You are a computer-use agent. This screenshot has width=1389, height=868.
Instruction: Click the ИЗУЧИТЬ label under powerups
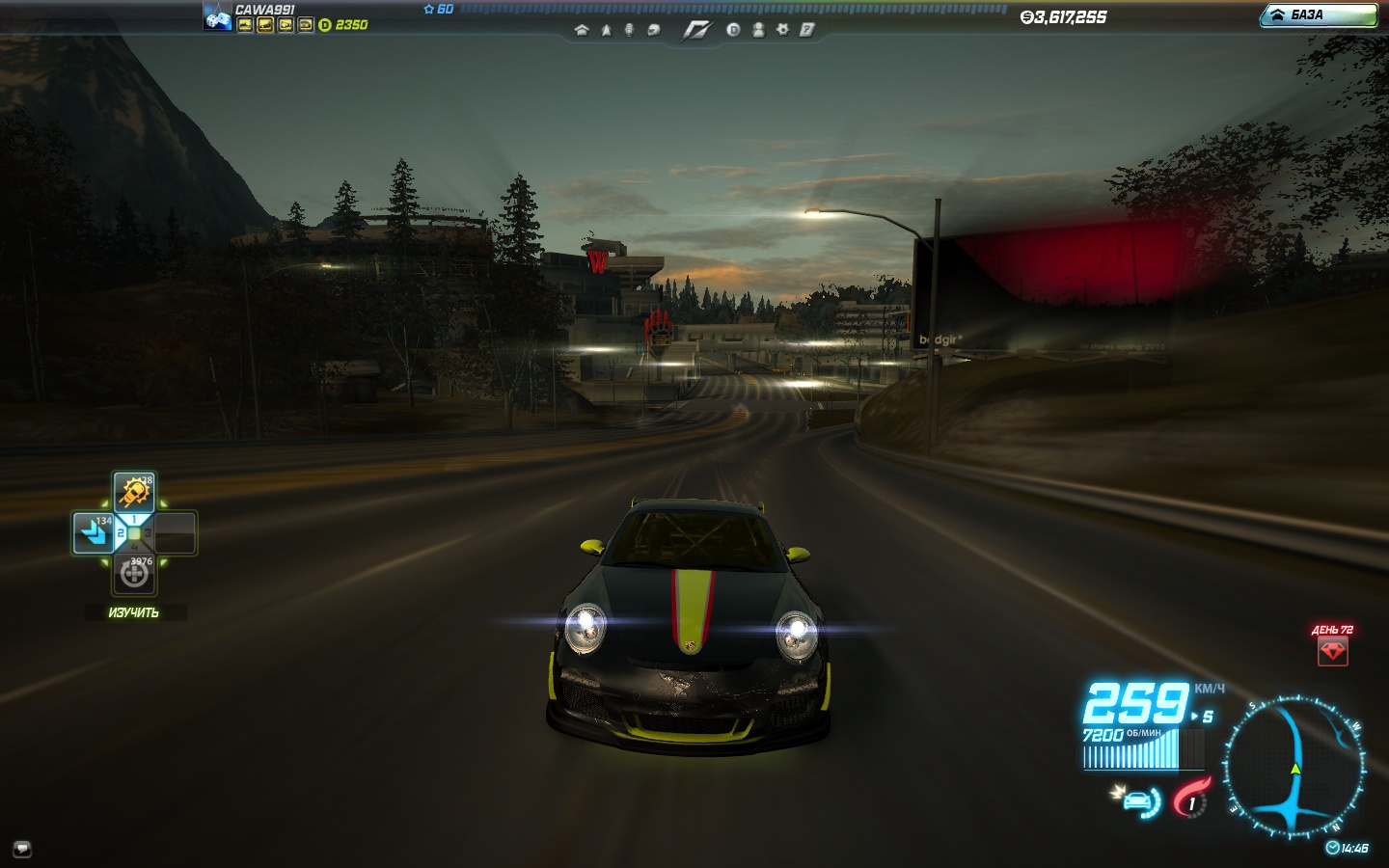coord(134,612)
